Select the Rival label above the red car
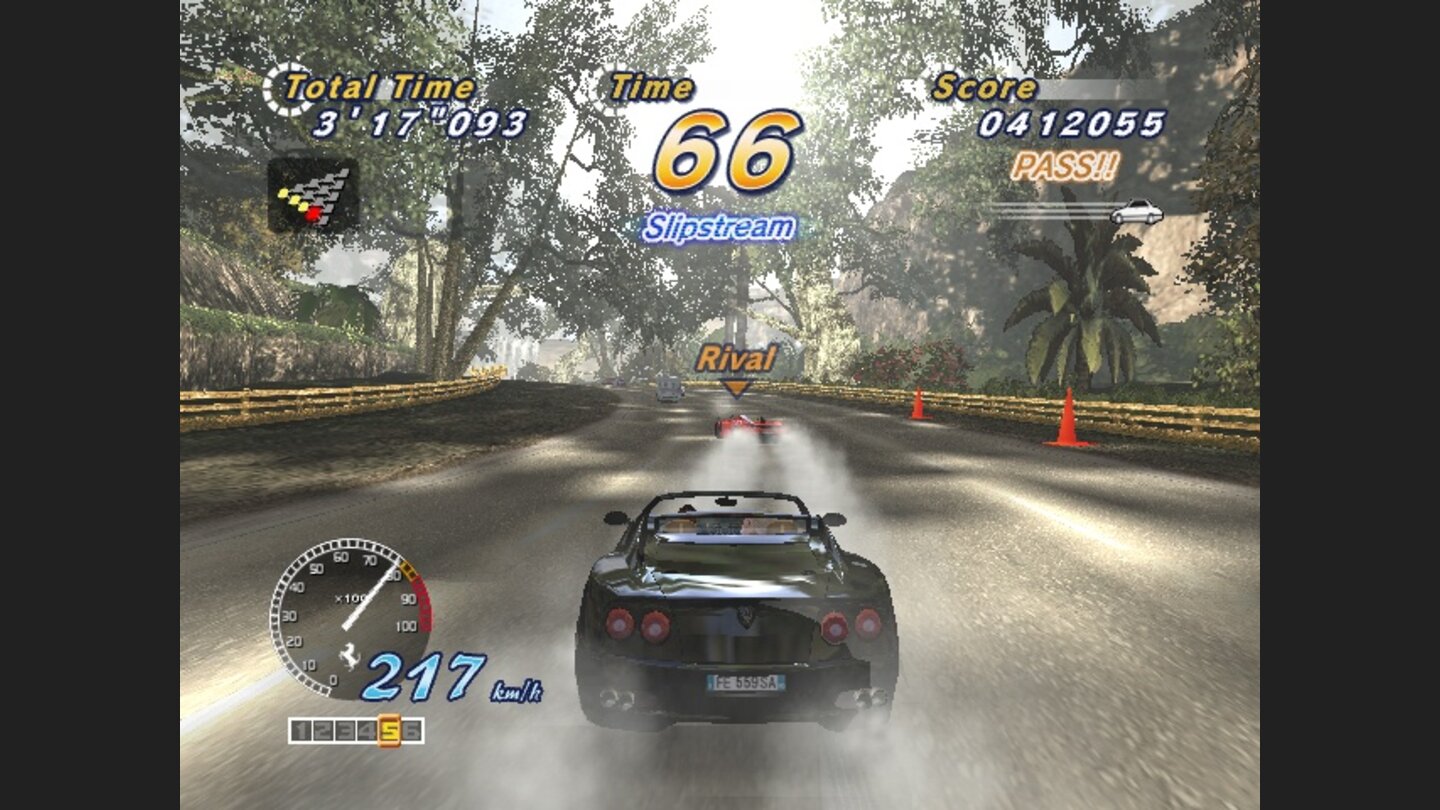1440x810 pixels. tap(738, 357)
